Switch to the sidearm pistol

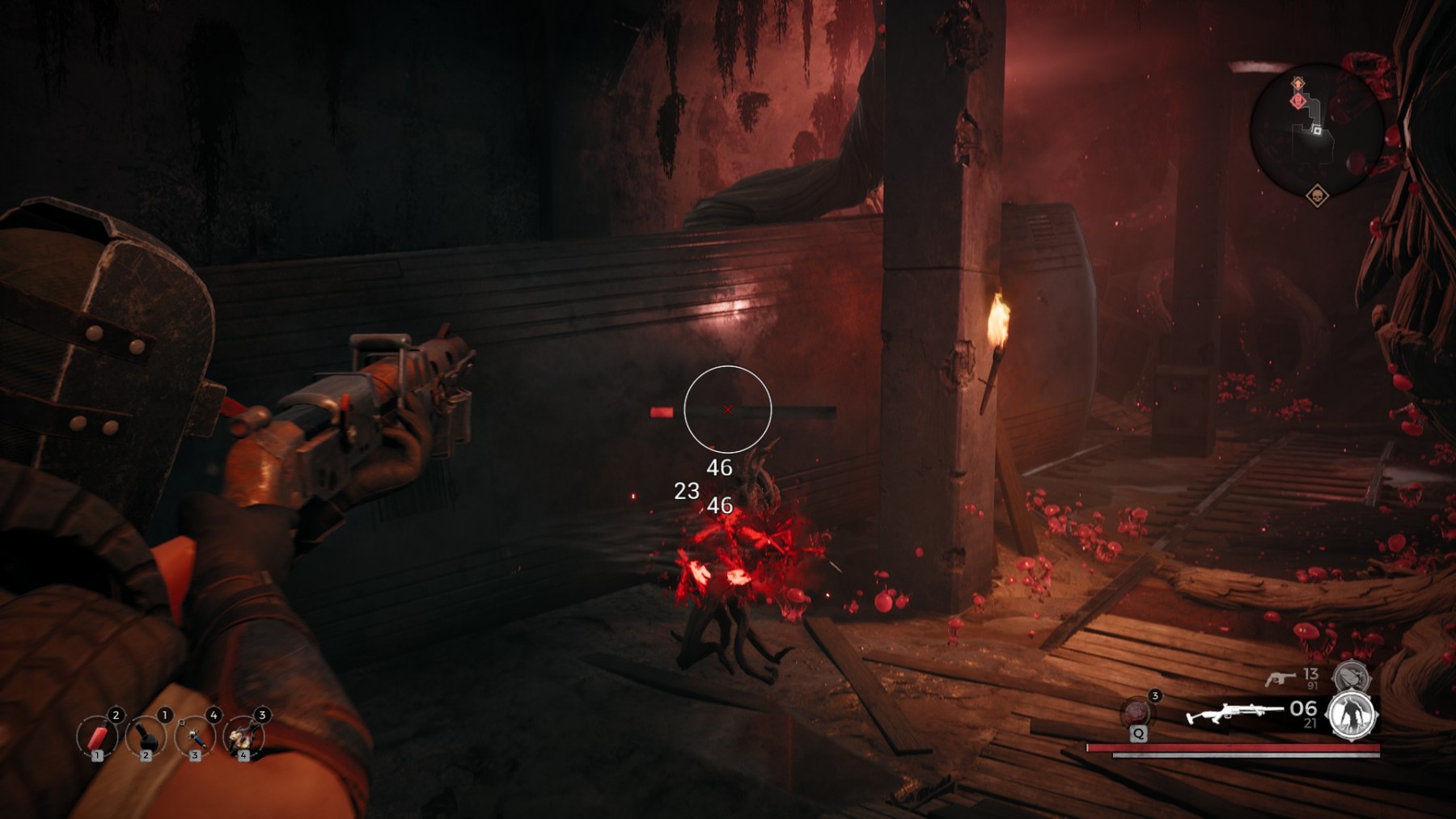point(1280,678)
